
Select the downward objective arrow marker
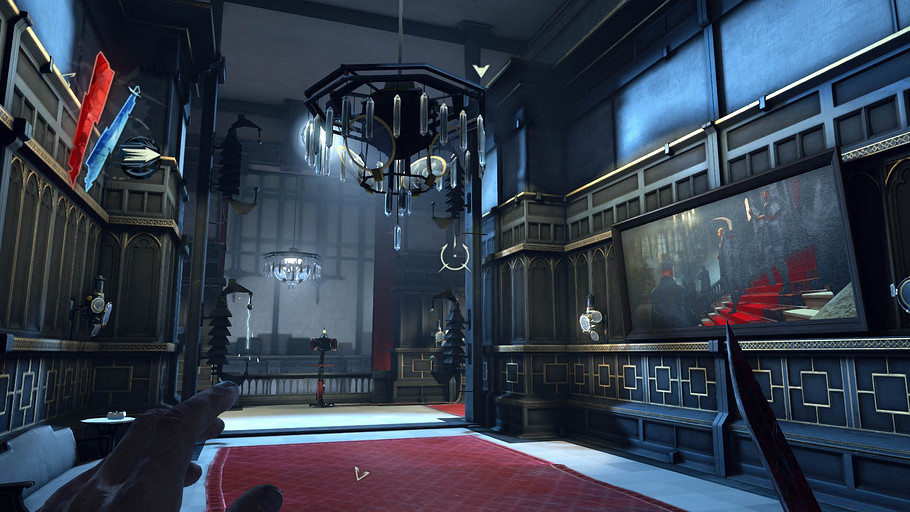pos(481,71)
